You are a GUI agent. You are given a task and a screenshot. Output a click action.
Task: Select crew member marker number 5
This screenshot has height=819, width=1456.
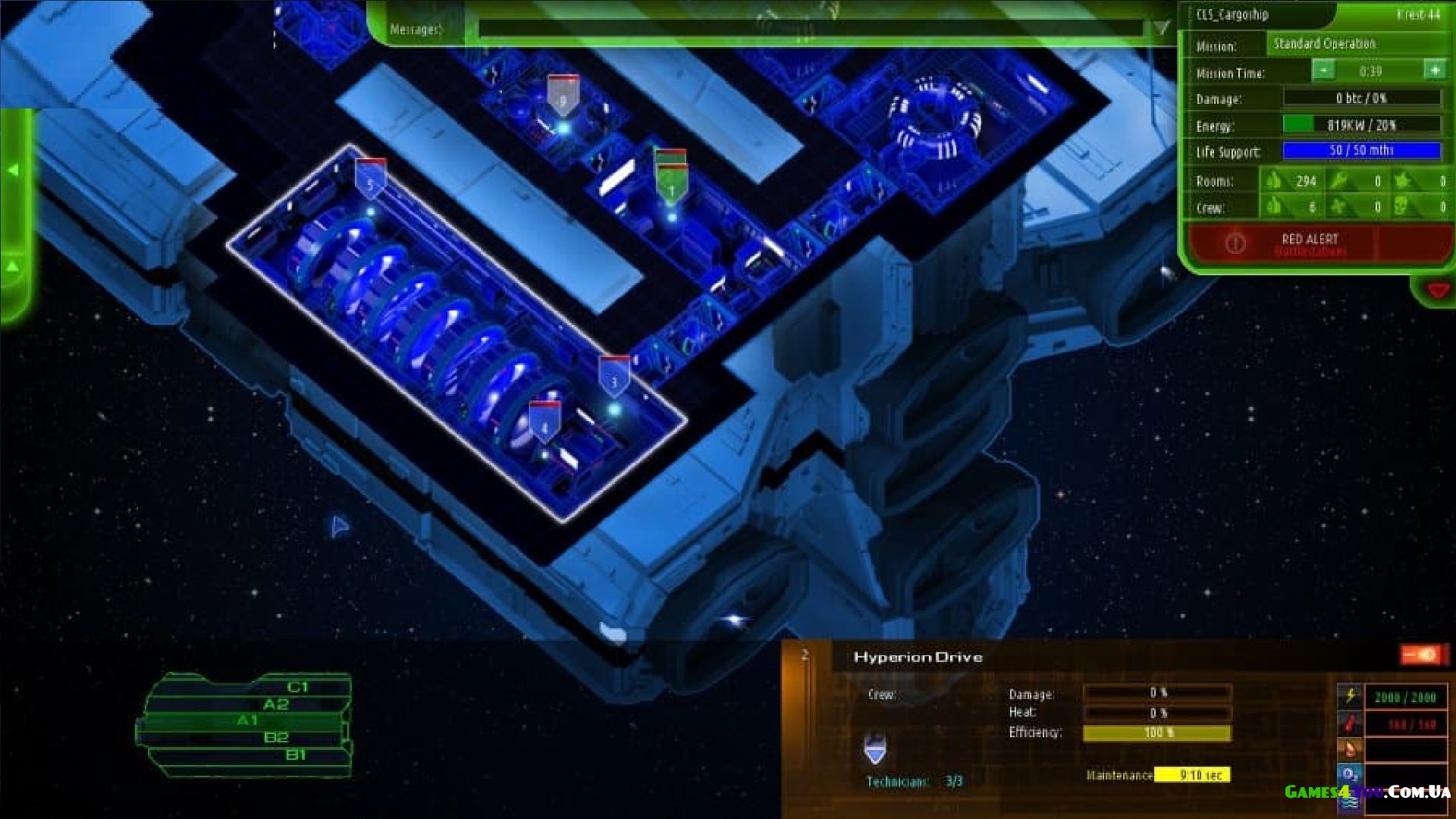click(370, 180)
